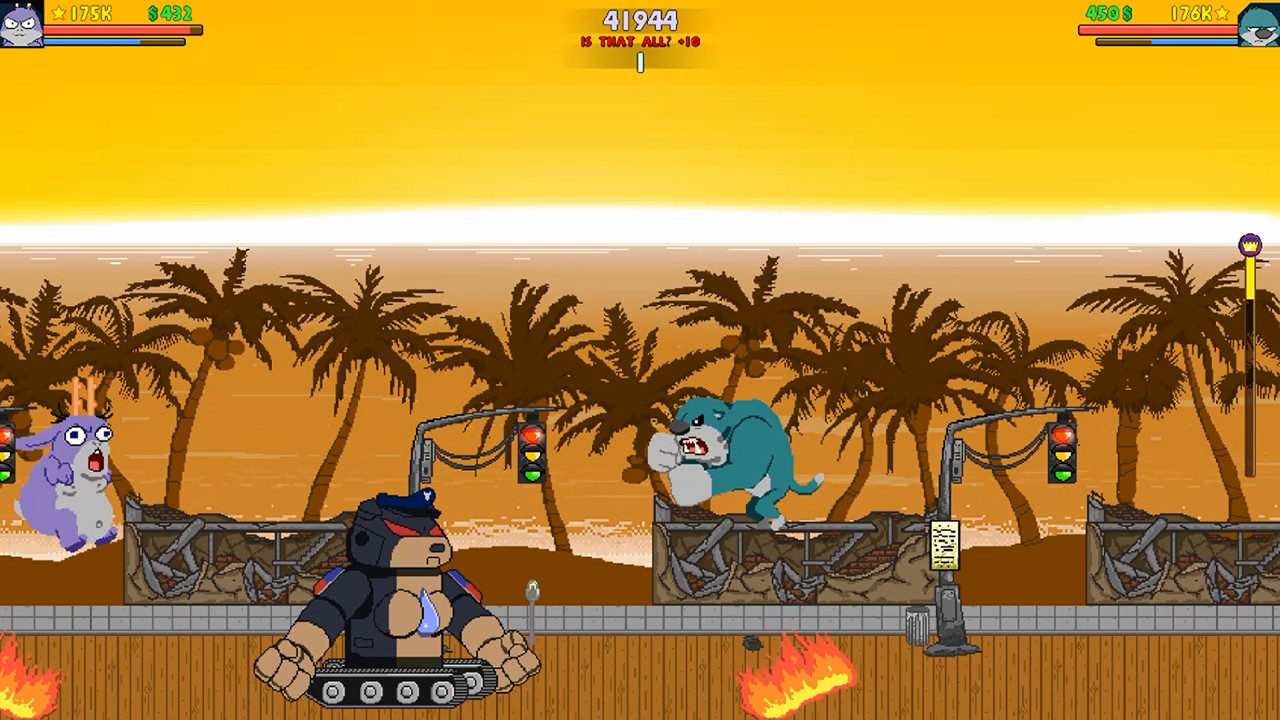
Task: Select the purple cat portrait top-left
Action: [24, 22]
